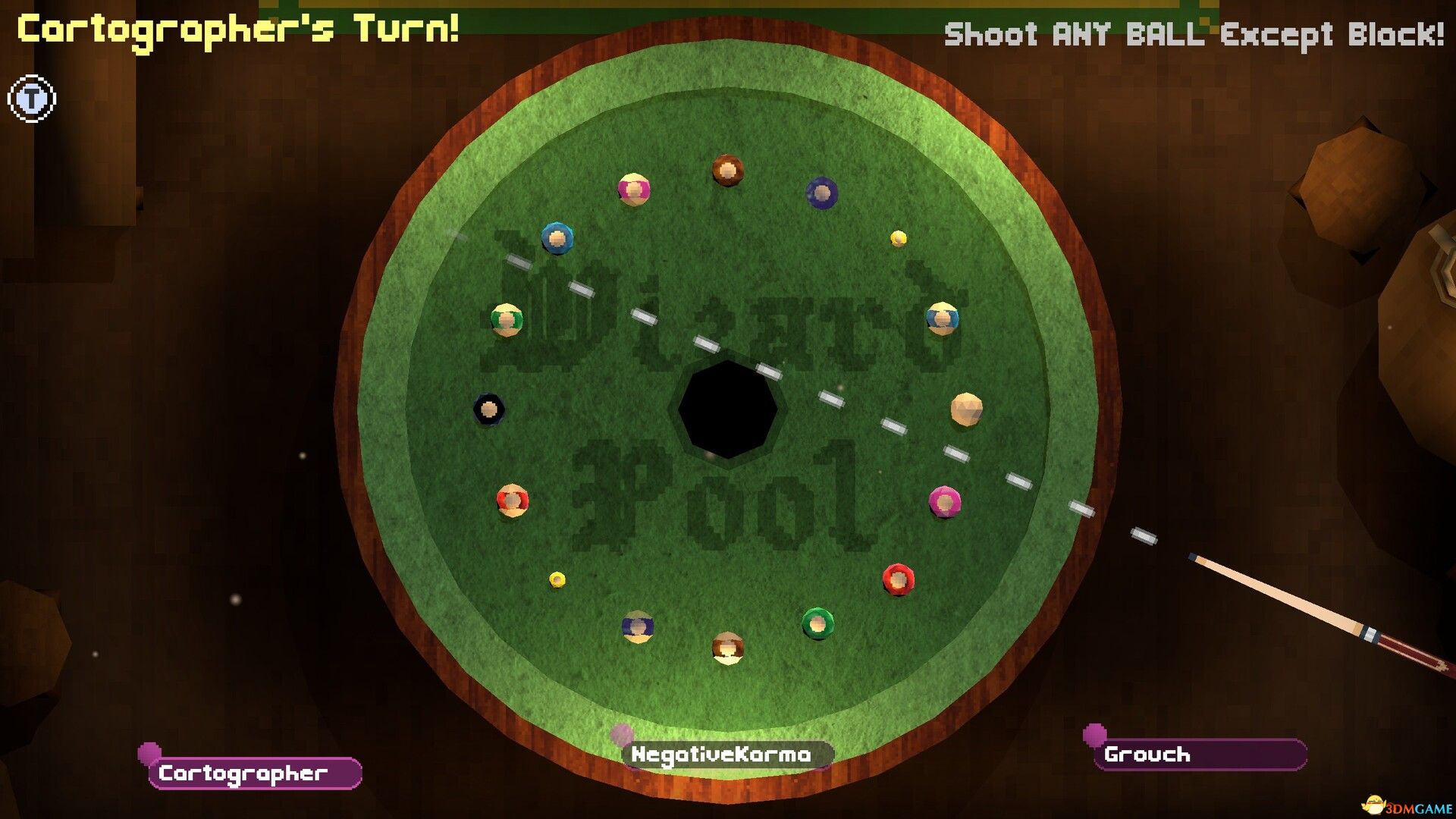Viewport: 1456px width, 819px height.
Task: Select the purple ball near the top
Action: [821, 192]
